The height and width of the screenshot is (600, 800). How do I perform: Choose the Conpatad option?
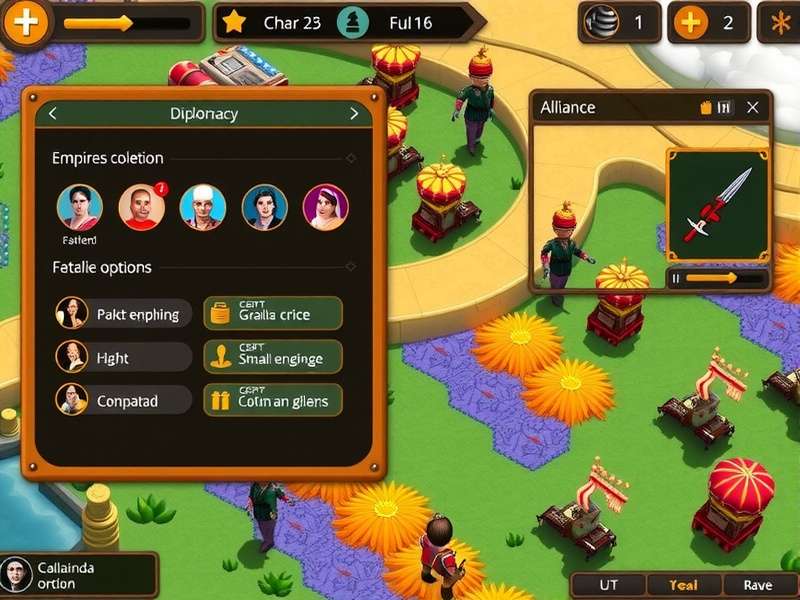[124, 401]
